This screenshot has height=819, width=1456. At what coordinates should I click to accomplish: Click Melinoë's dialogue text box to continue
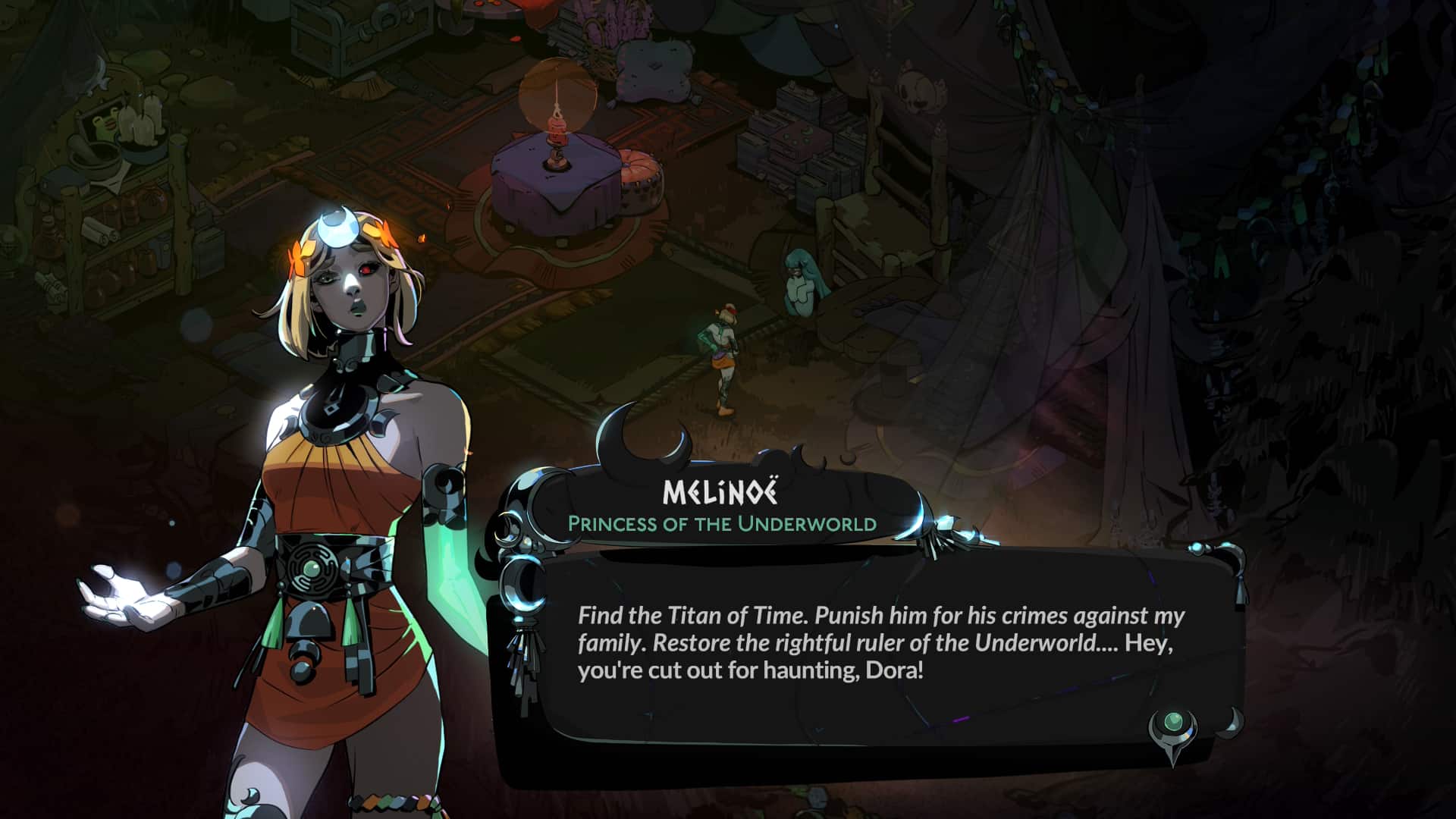880,643
